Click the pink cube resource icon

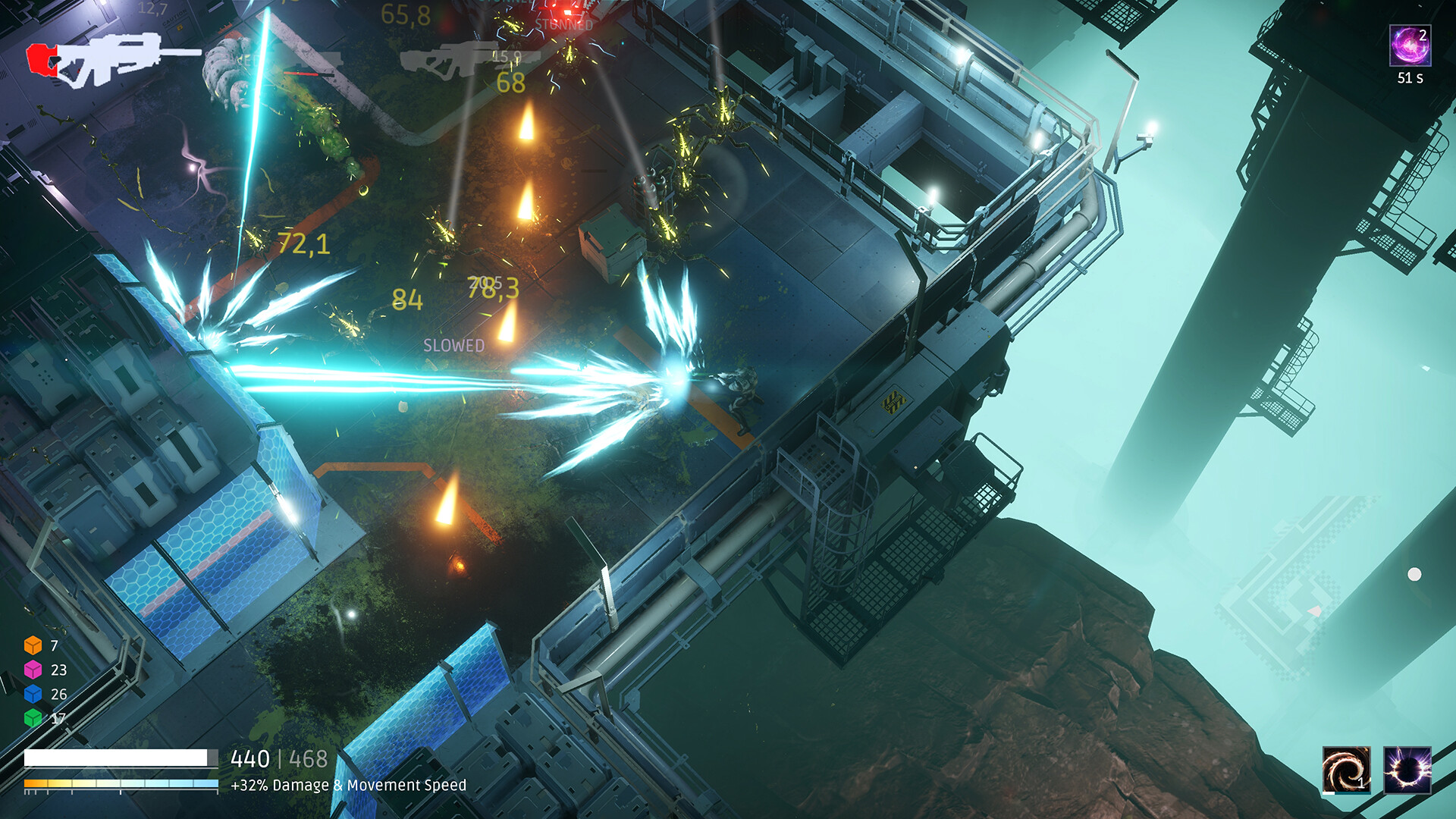point(32,671)
